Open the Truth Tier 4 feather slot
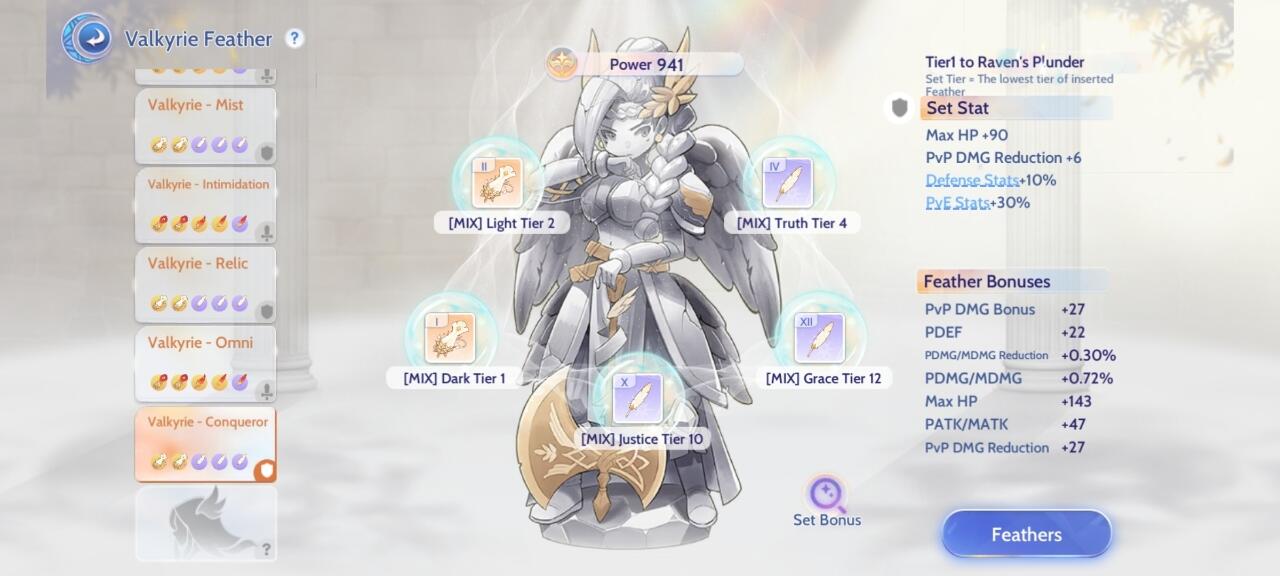This screenshot has width=1280, height=576. tap(788, 183)
